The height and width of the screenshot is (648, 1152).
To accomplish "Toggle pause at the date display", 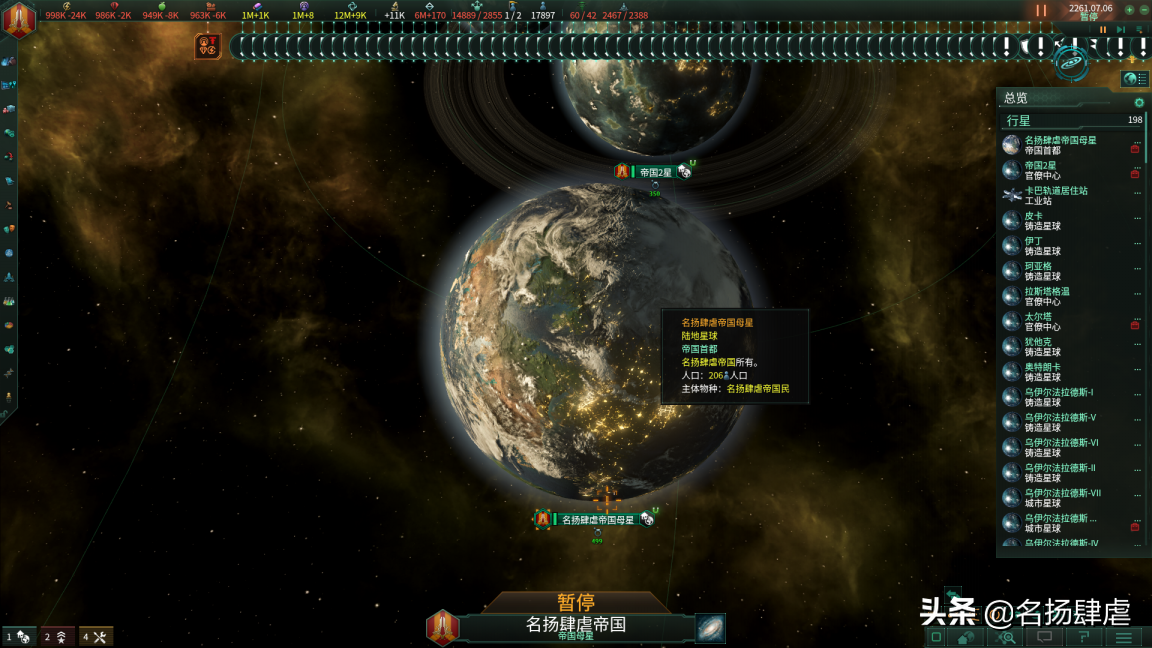I will tap(1090, 9).
